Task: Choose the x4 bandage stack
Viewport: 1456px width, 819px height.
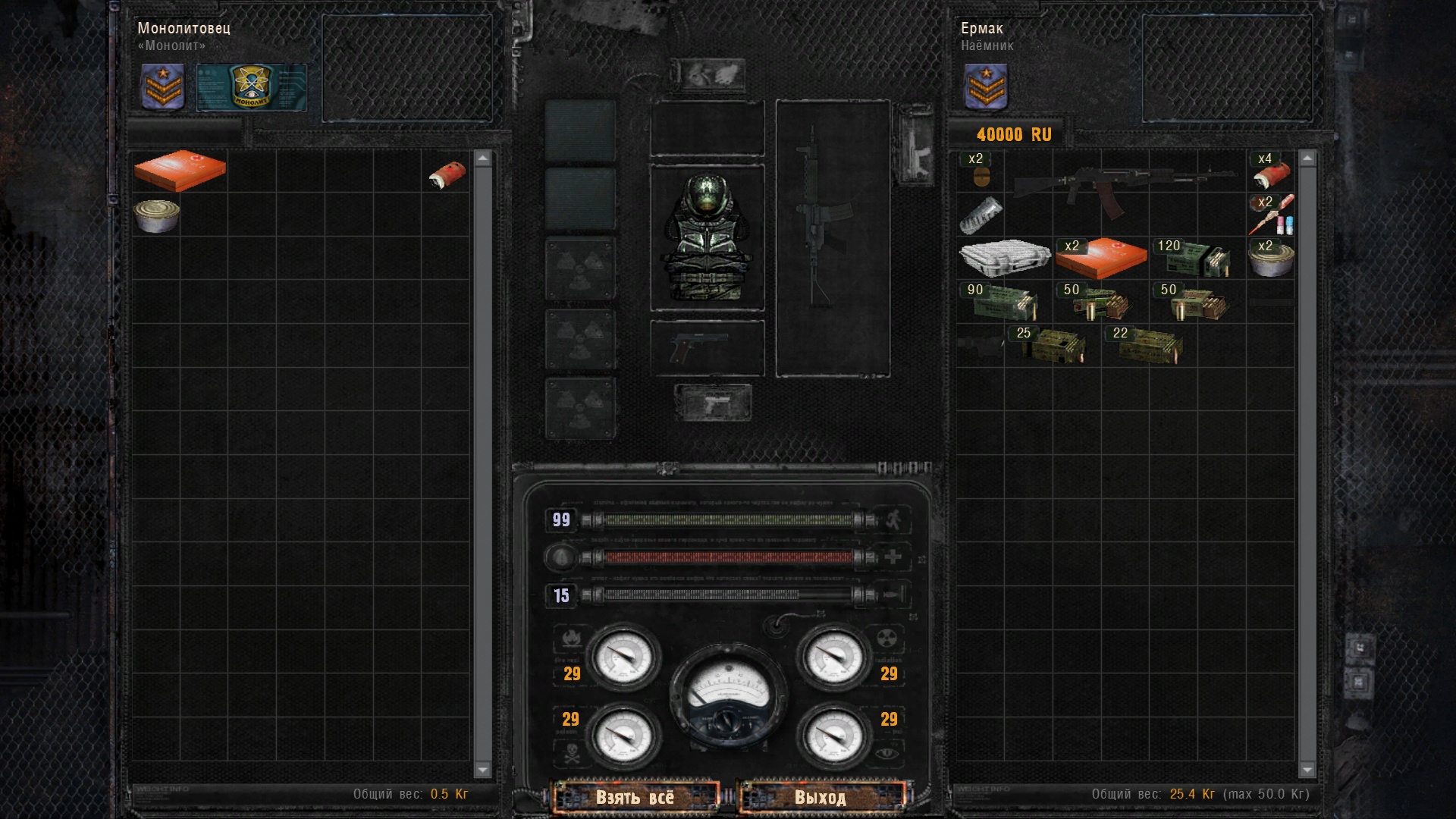Action: click(1271, 172)
